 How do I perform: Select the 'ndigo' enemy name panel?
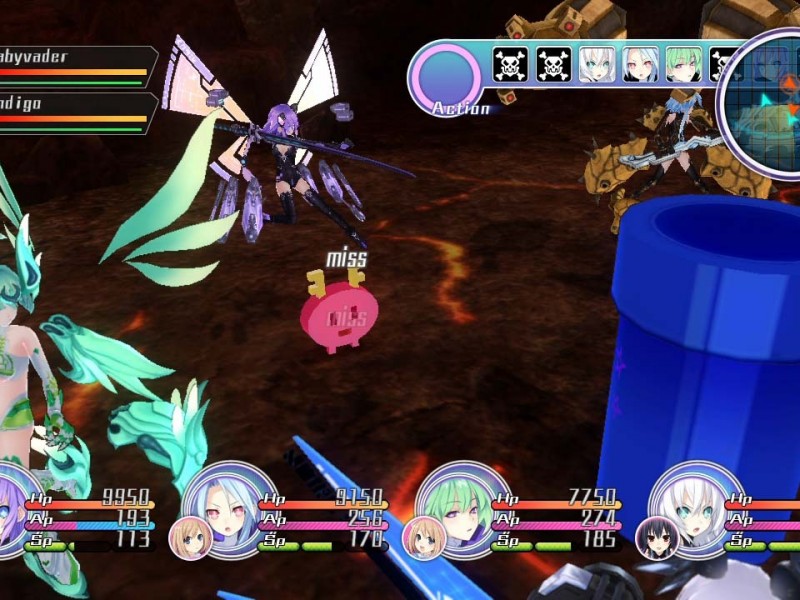(75, 112)
